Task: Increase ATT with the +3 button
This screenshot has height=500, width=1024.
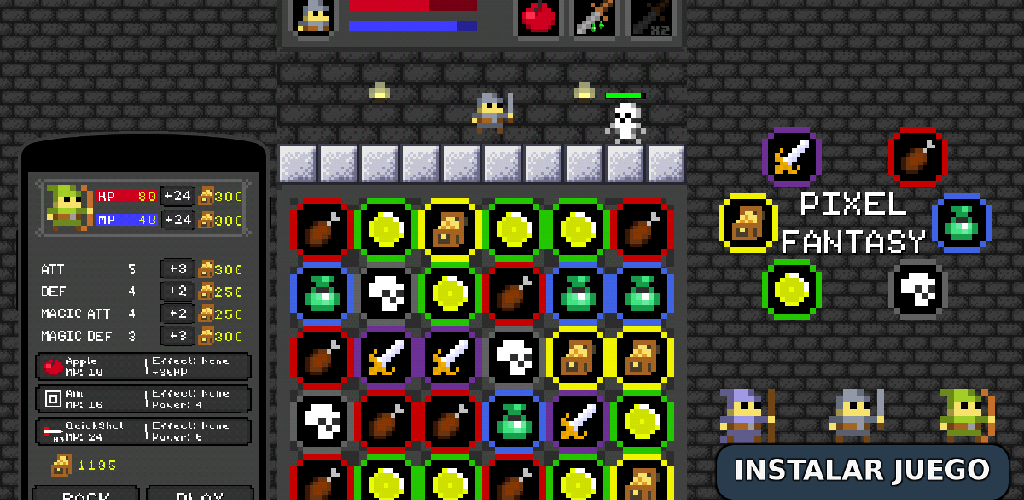Action: tap(176, 269)
